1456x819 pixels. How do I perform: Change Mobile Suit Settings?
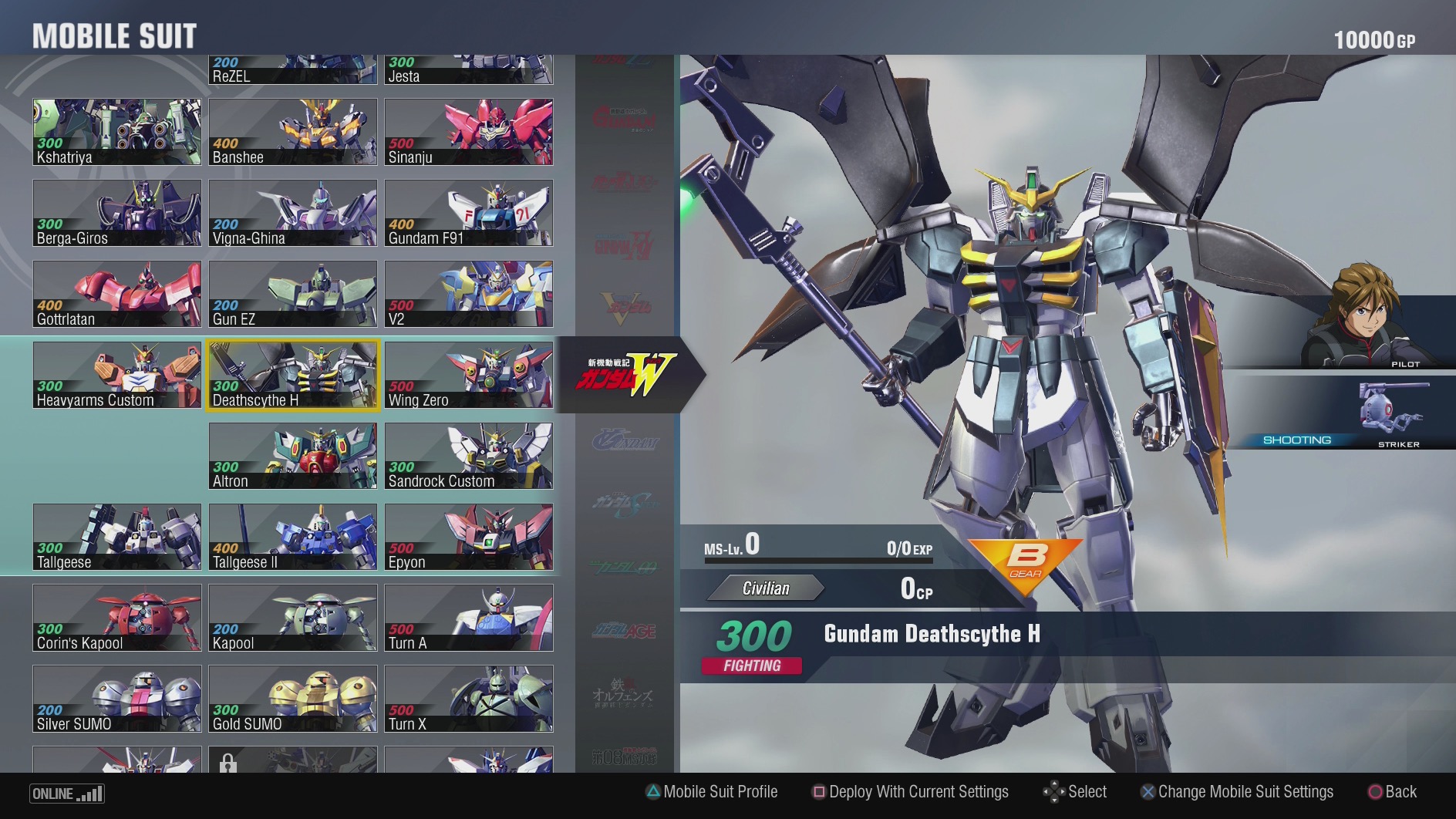pyautogui.click(x=1238, y=792)
